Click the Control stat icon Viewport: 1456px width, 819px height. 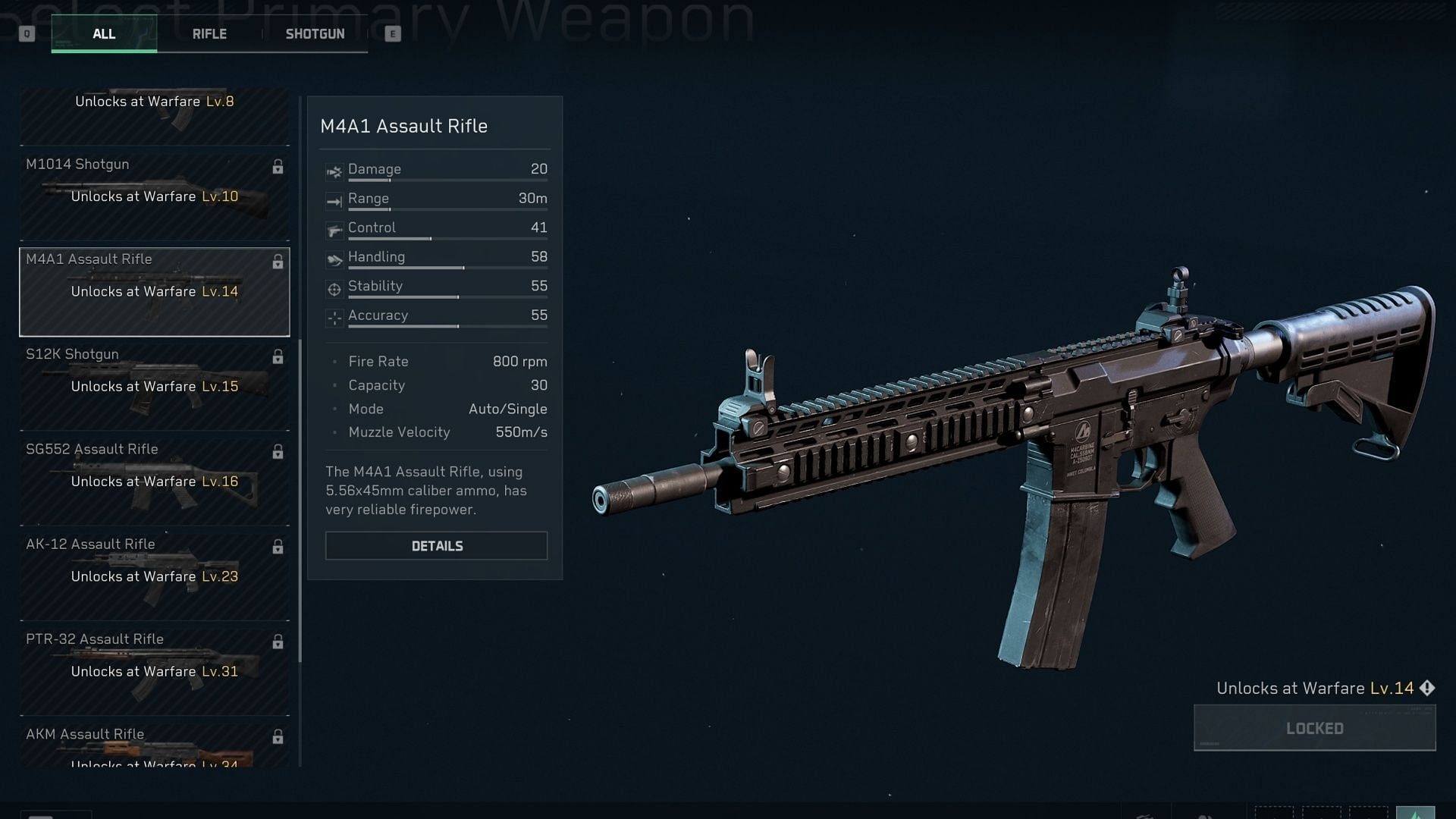click(334, 230)
